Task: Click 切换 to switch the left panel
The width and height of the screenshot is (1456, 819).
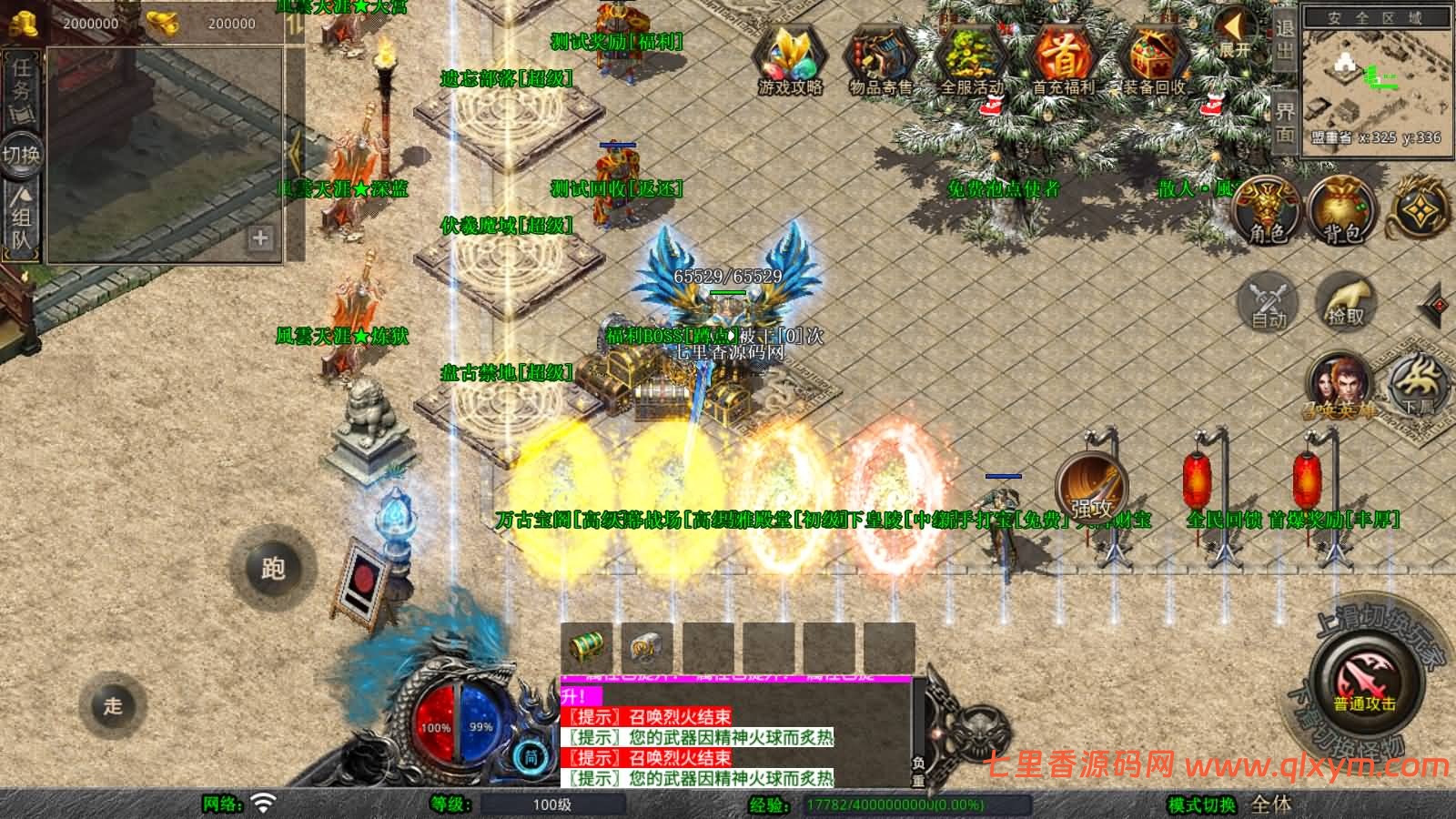Action: pyautogui.click(x=20, y=151)
